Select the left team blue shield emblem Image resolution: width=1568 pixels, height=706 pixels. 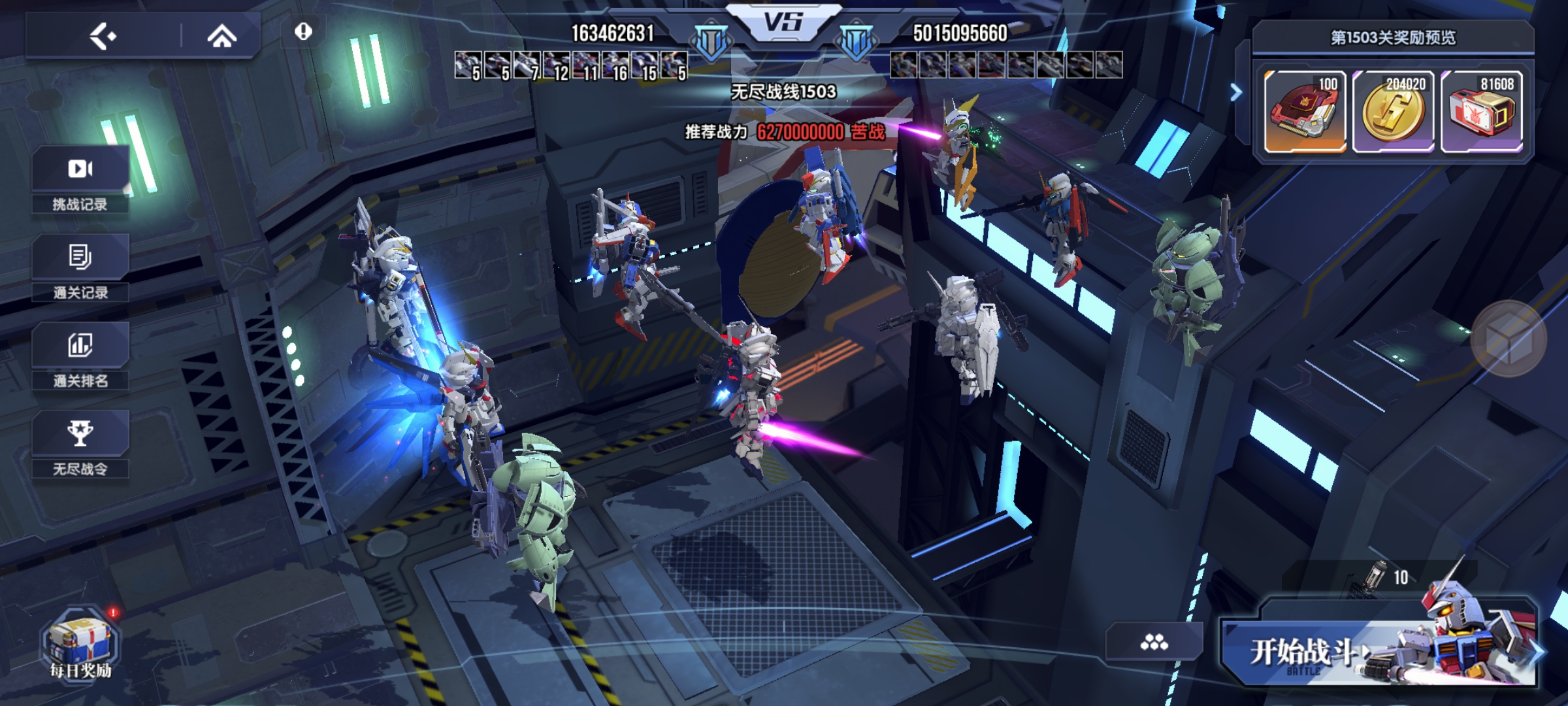711,42
